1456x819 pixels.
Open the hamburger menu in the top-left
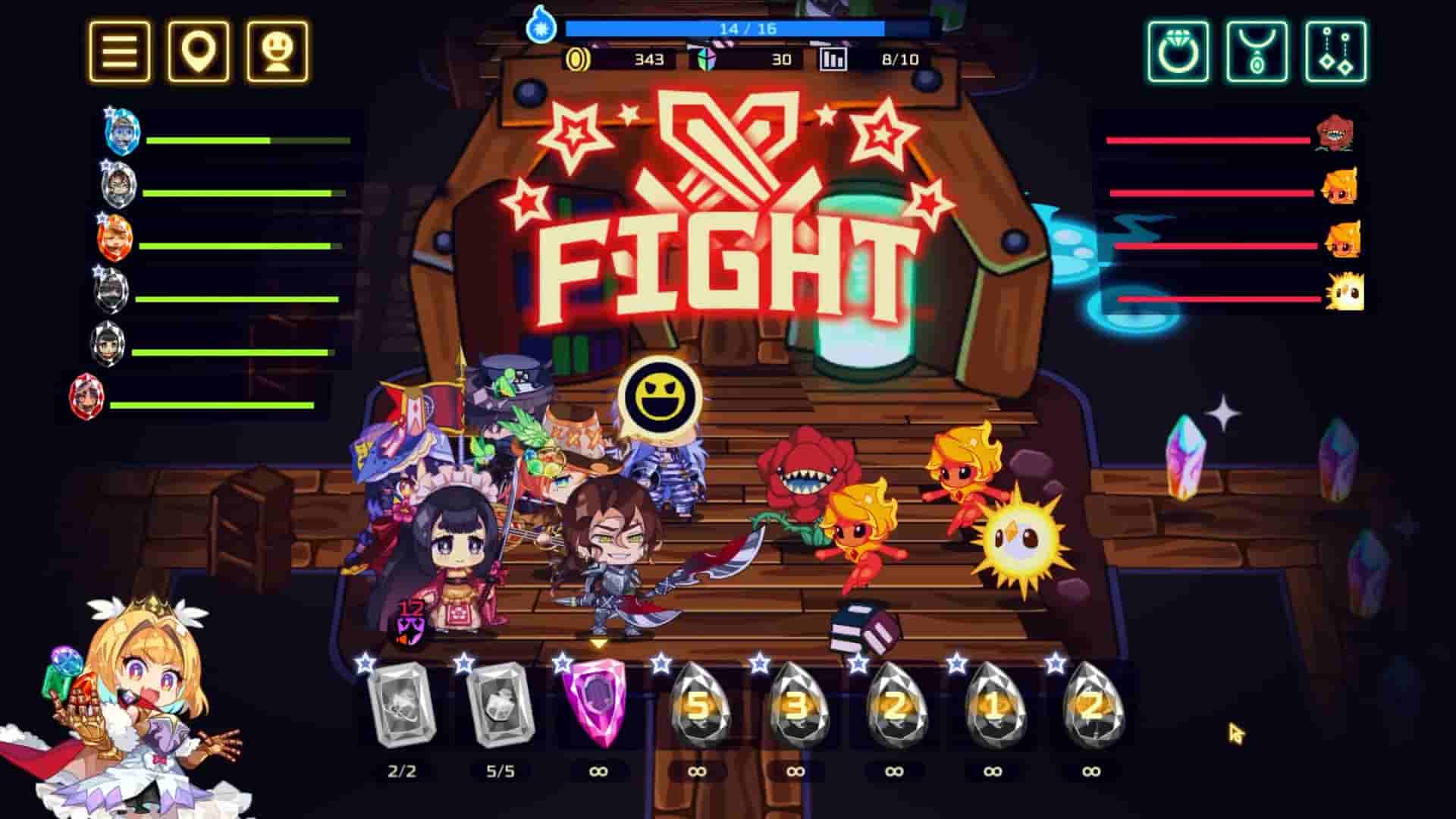pyautogui.click(x=118, y=51)
